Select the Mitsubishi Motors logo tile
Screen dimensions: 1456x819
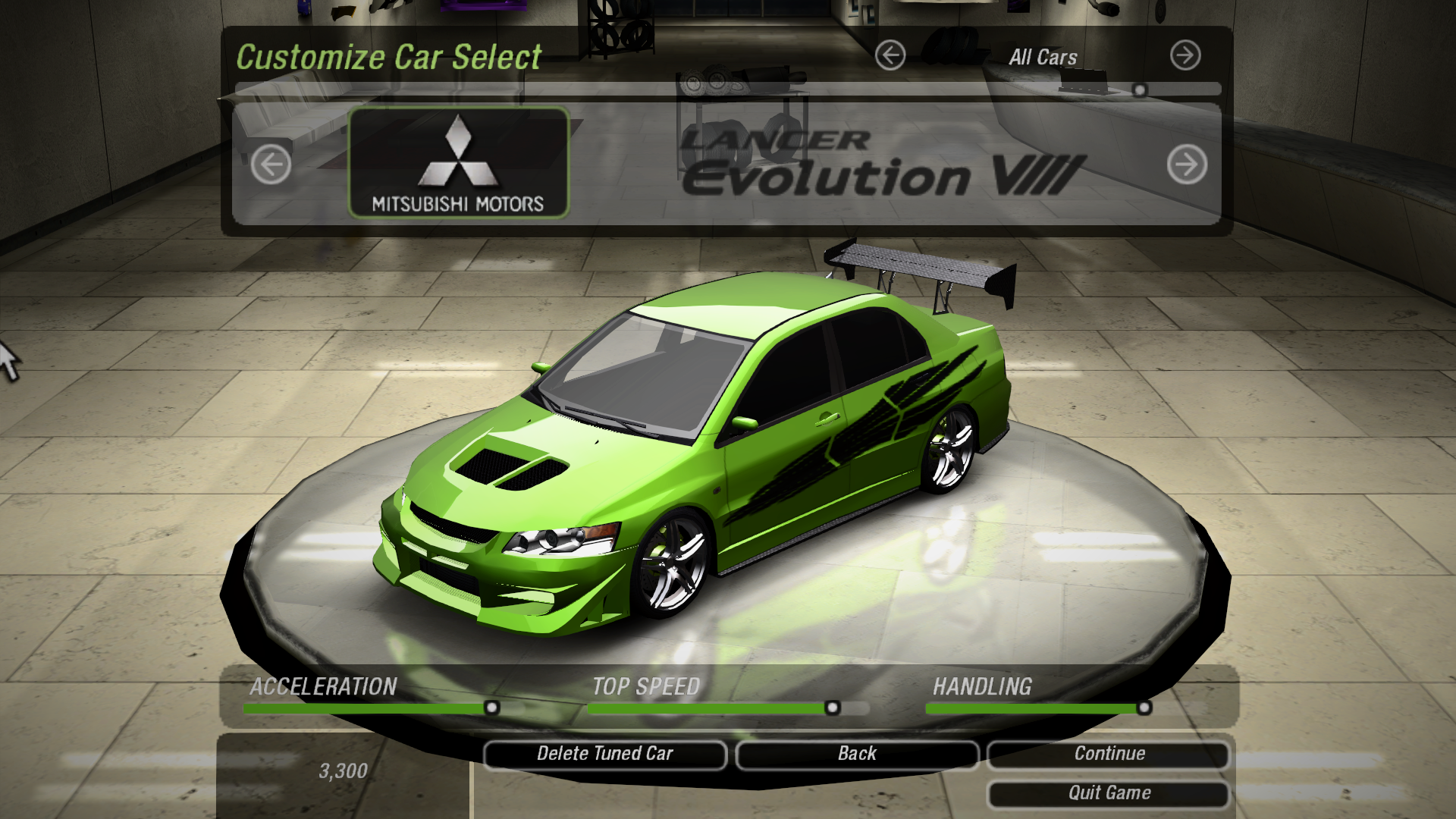458,163
